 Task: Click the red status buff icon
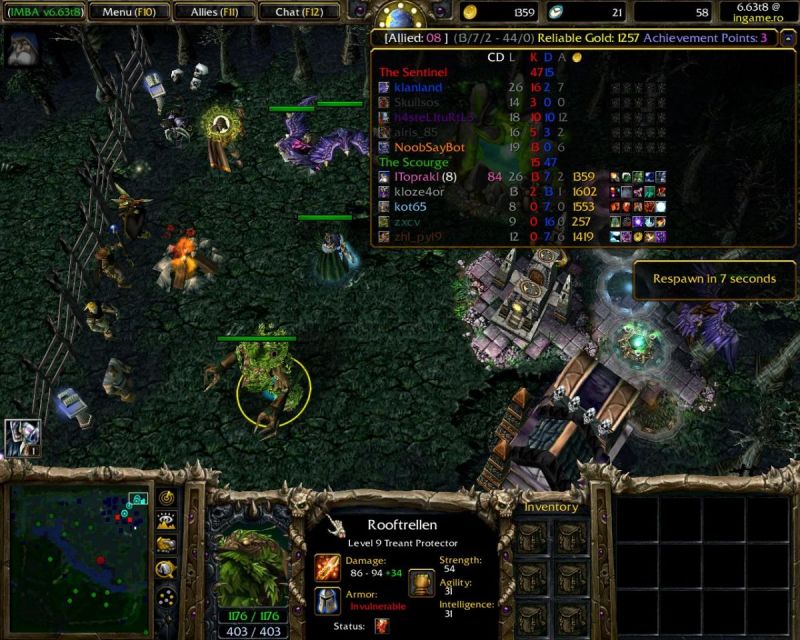[x=382, y=626]
